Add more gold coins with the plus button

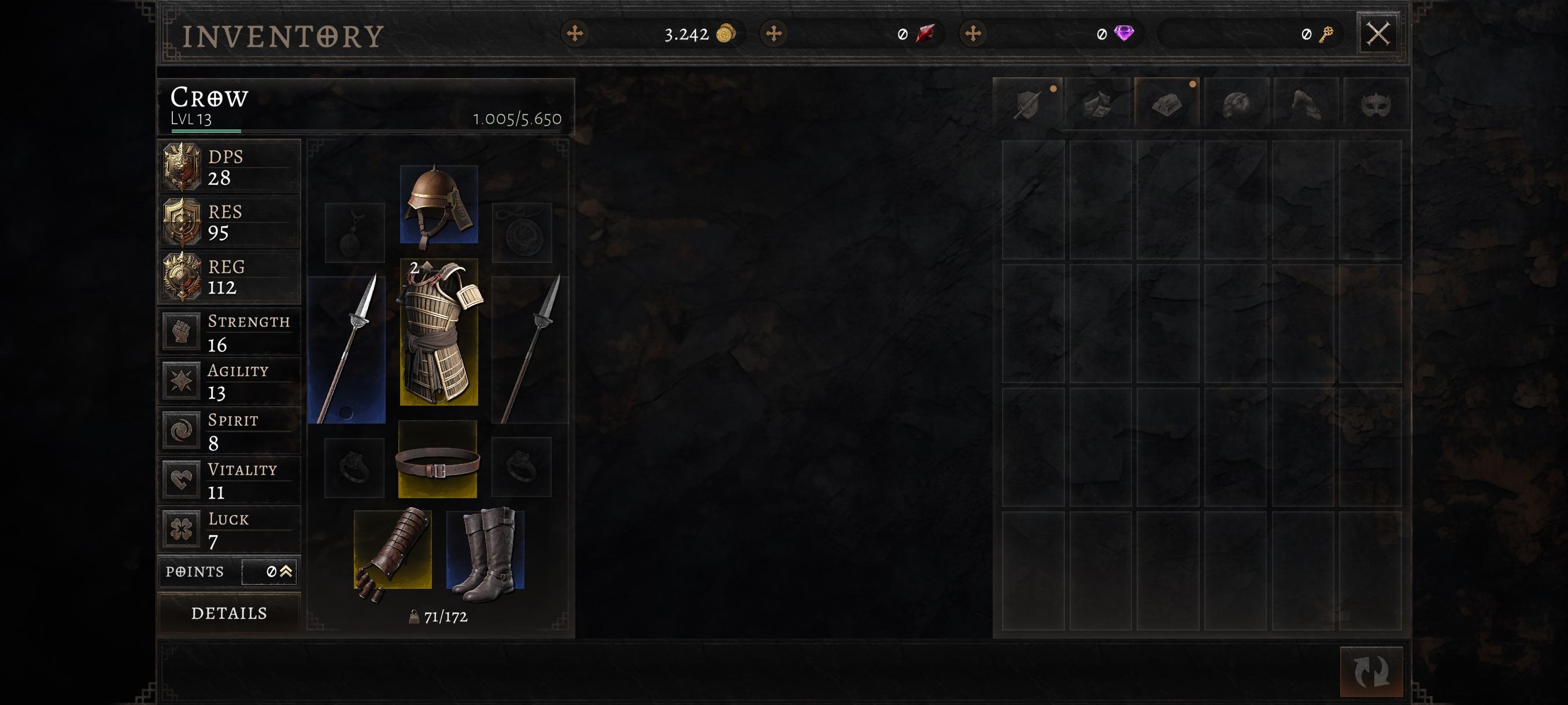click(x=575, y=34)
